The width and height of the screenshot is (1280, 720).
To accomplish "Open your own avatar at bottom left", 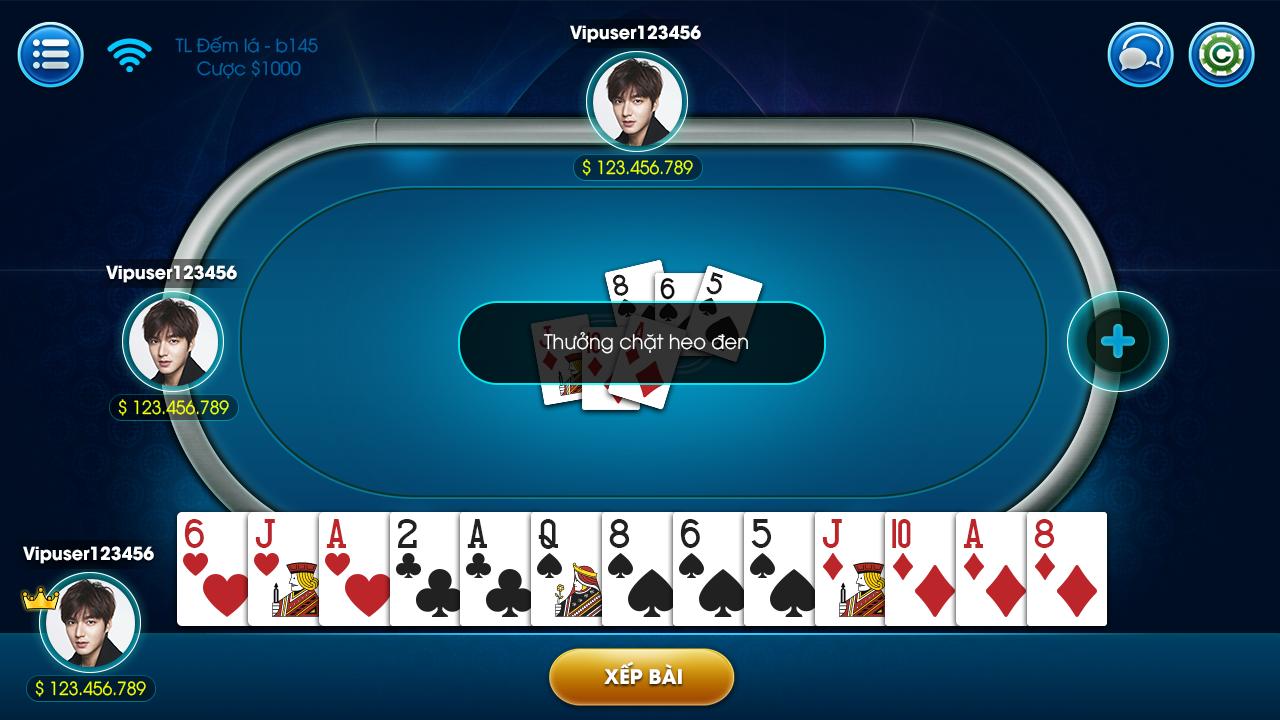I will pyautogui.click(x=88, y=622).
